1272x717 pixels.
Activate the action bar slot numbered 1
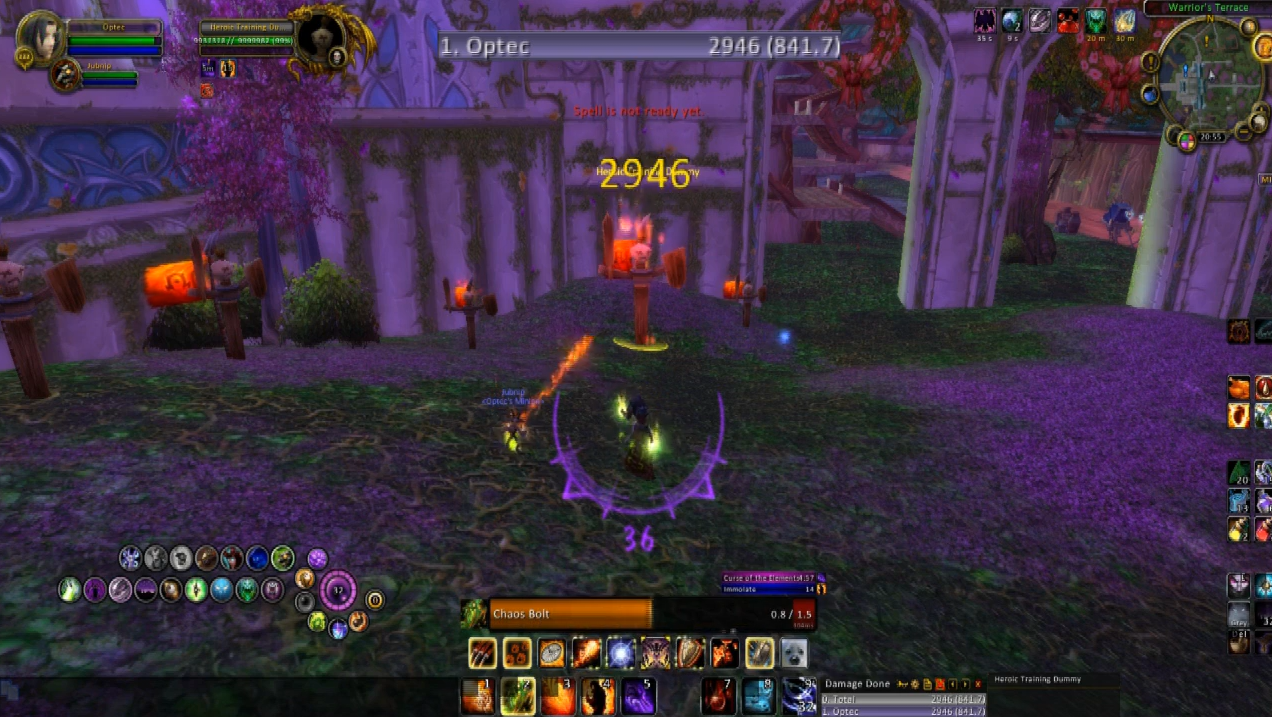tap(478, 696)
